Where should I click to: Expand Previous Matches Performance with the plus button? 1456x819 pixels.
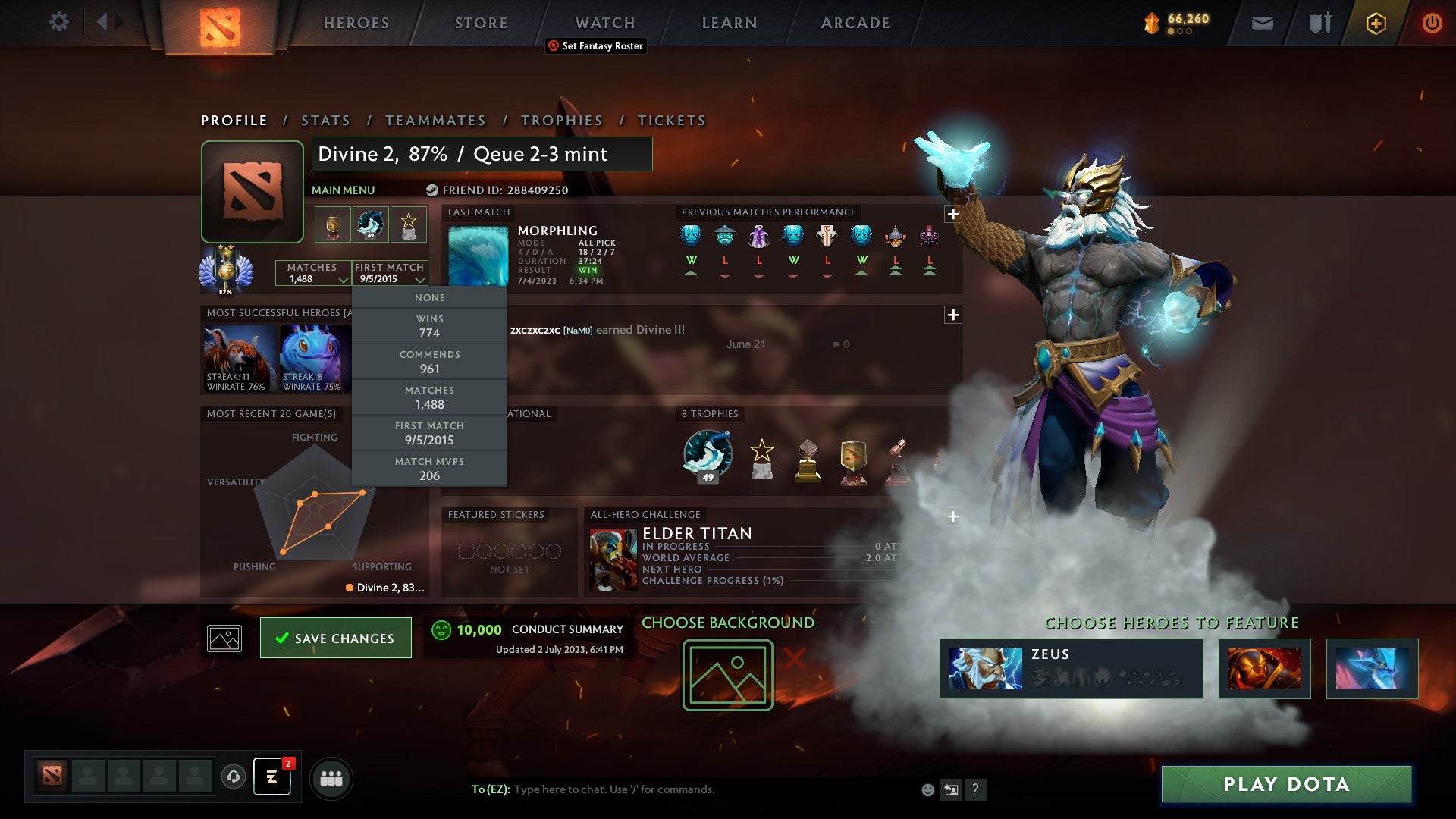(x=952, y=214)
